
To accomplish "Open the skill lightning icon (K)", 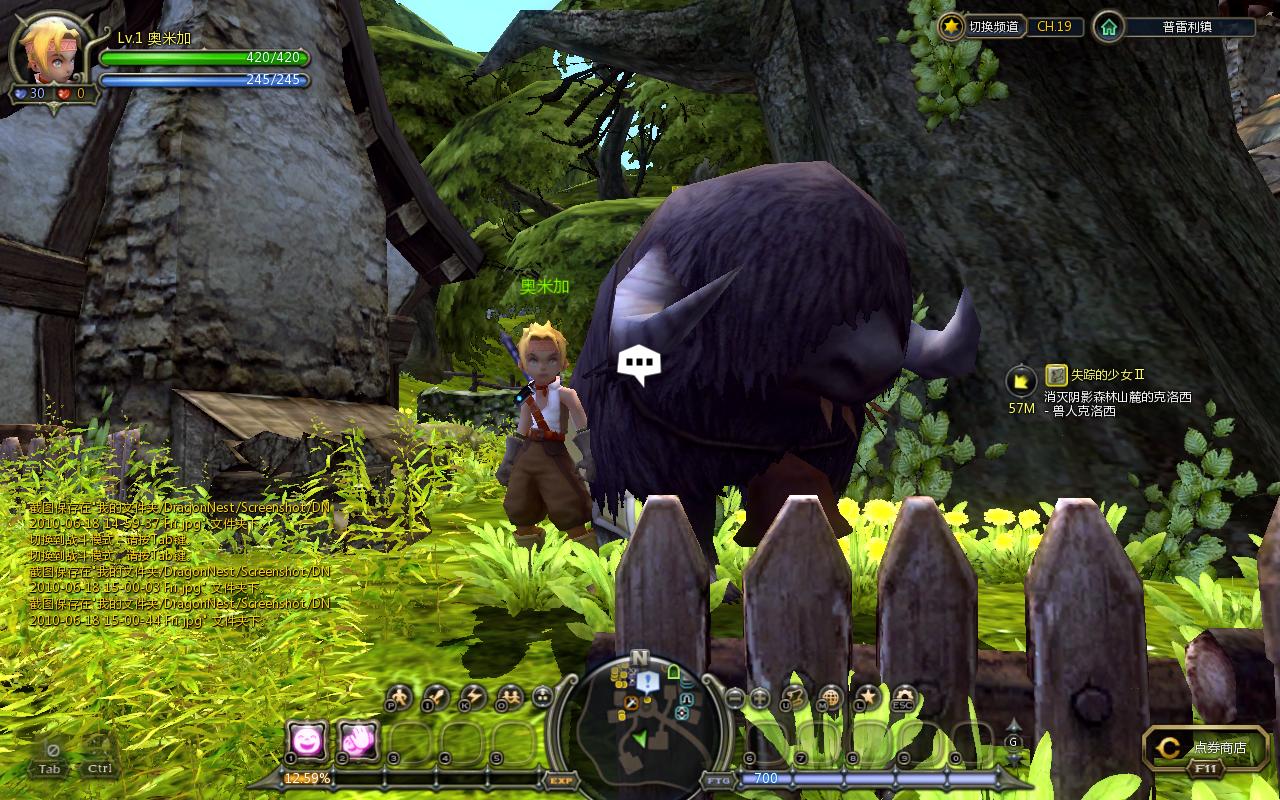I will pos(472,697).
